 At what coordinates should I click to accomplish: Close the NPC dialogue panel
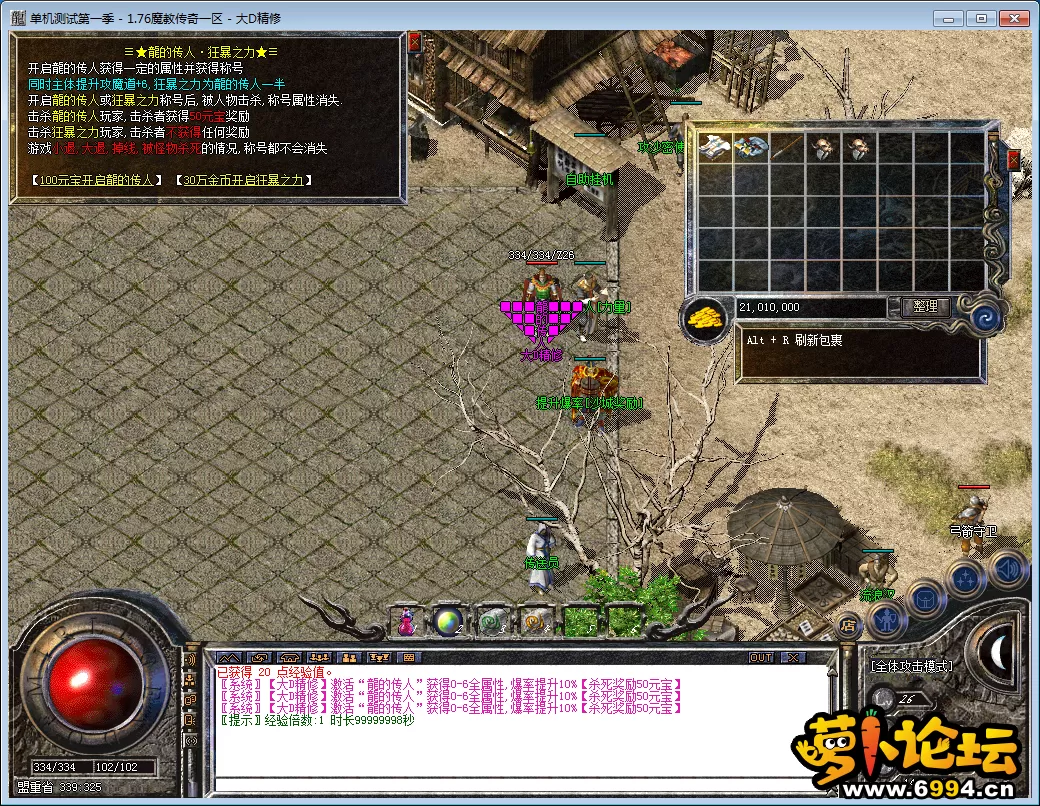click(x=414, y=43)
